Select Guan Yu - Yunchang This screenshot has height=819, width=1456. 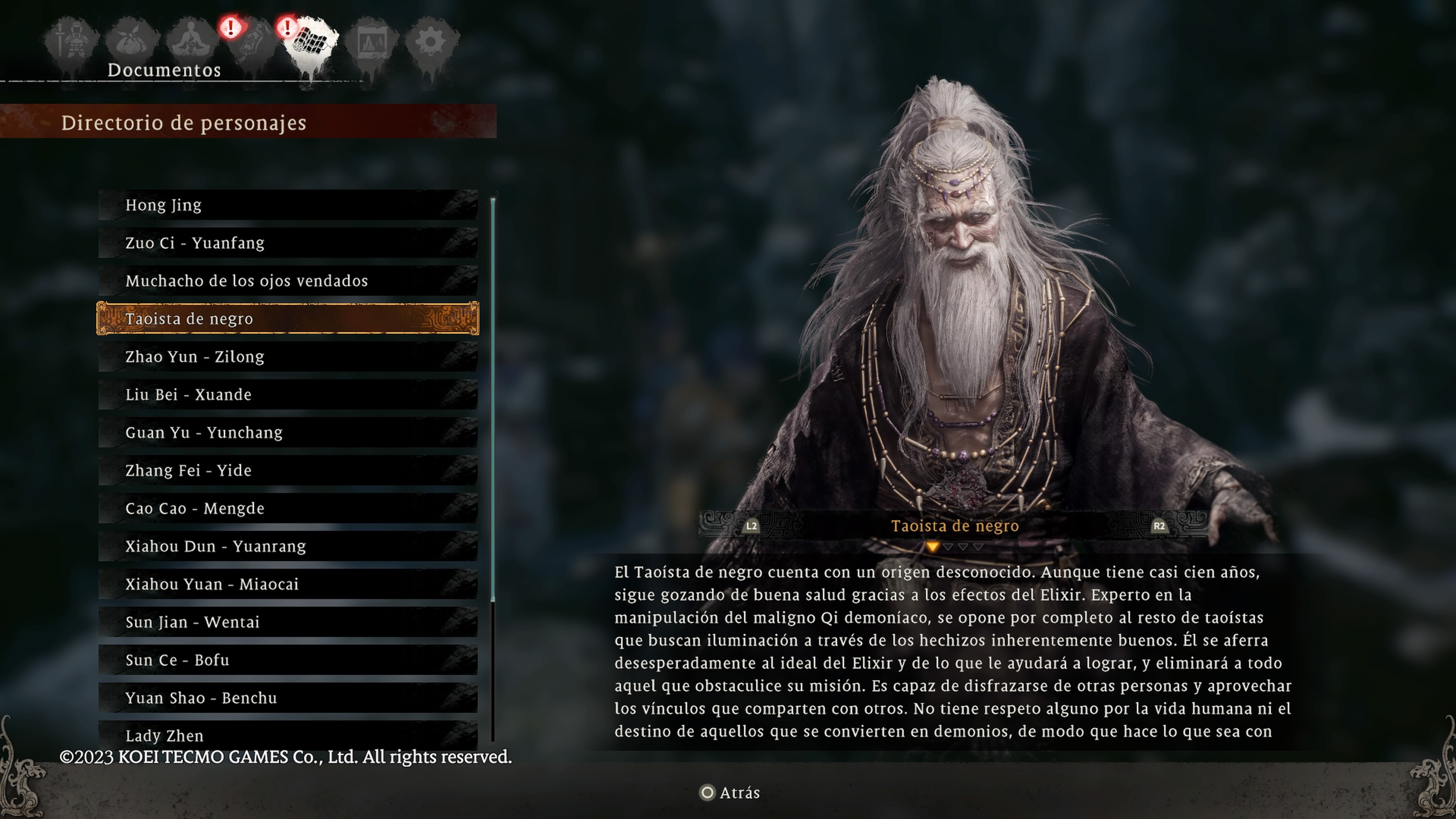[x=288, y=432]
